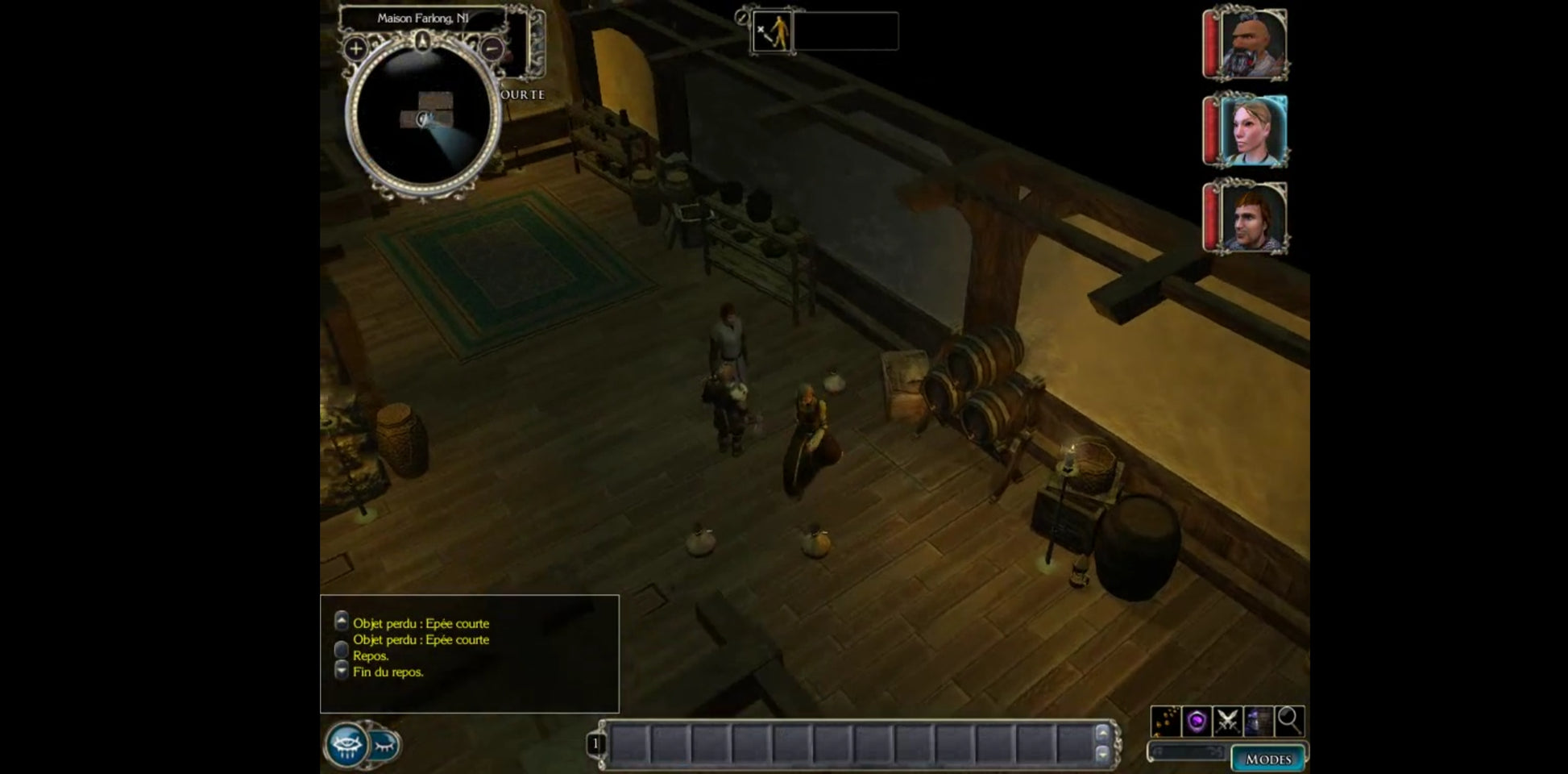Image resolution: width=1568 pixels, height=774 pixels.
Task: Click the hotbar up arrow to switch bars
Action: point(1102,733)
